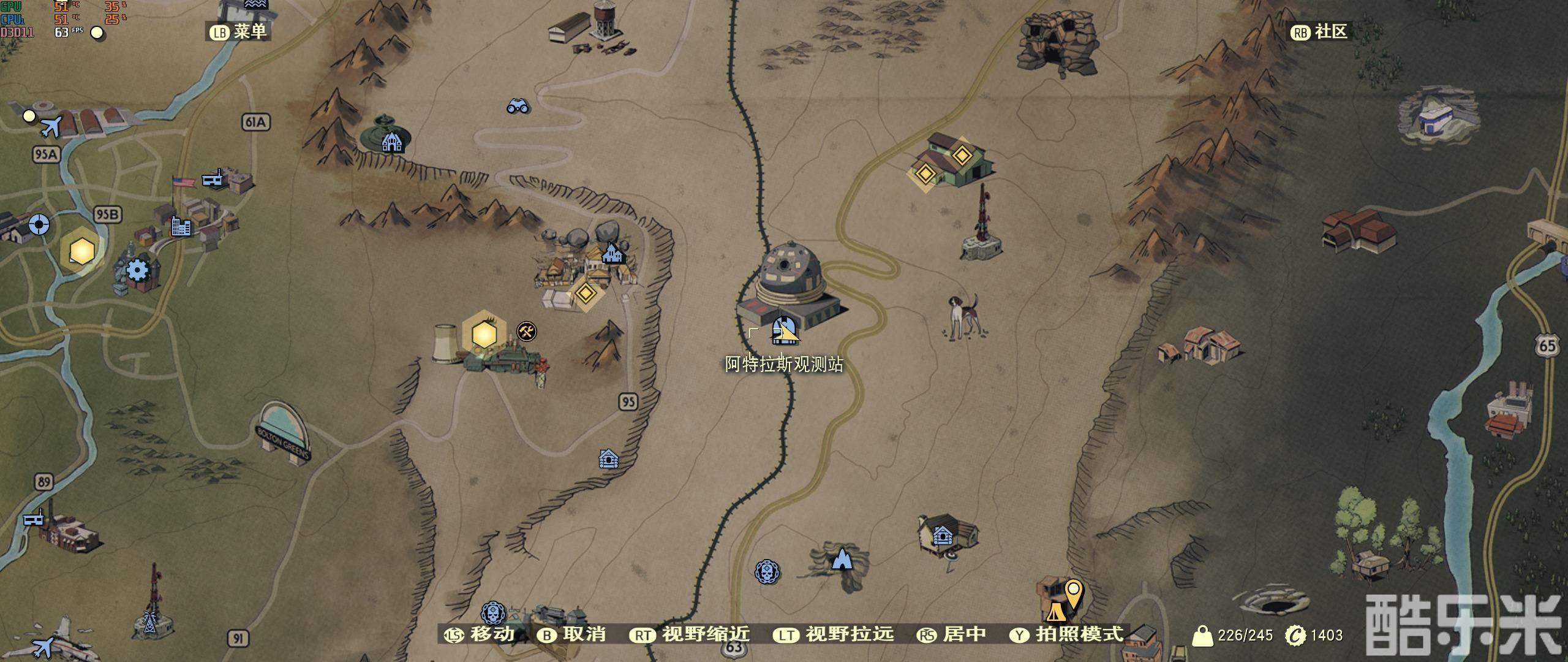Choose the yellow hexagon event by the cooling tower

coord(484,334)
